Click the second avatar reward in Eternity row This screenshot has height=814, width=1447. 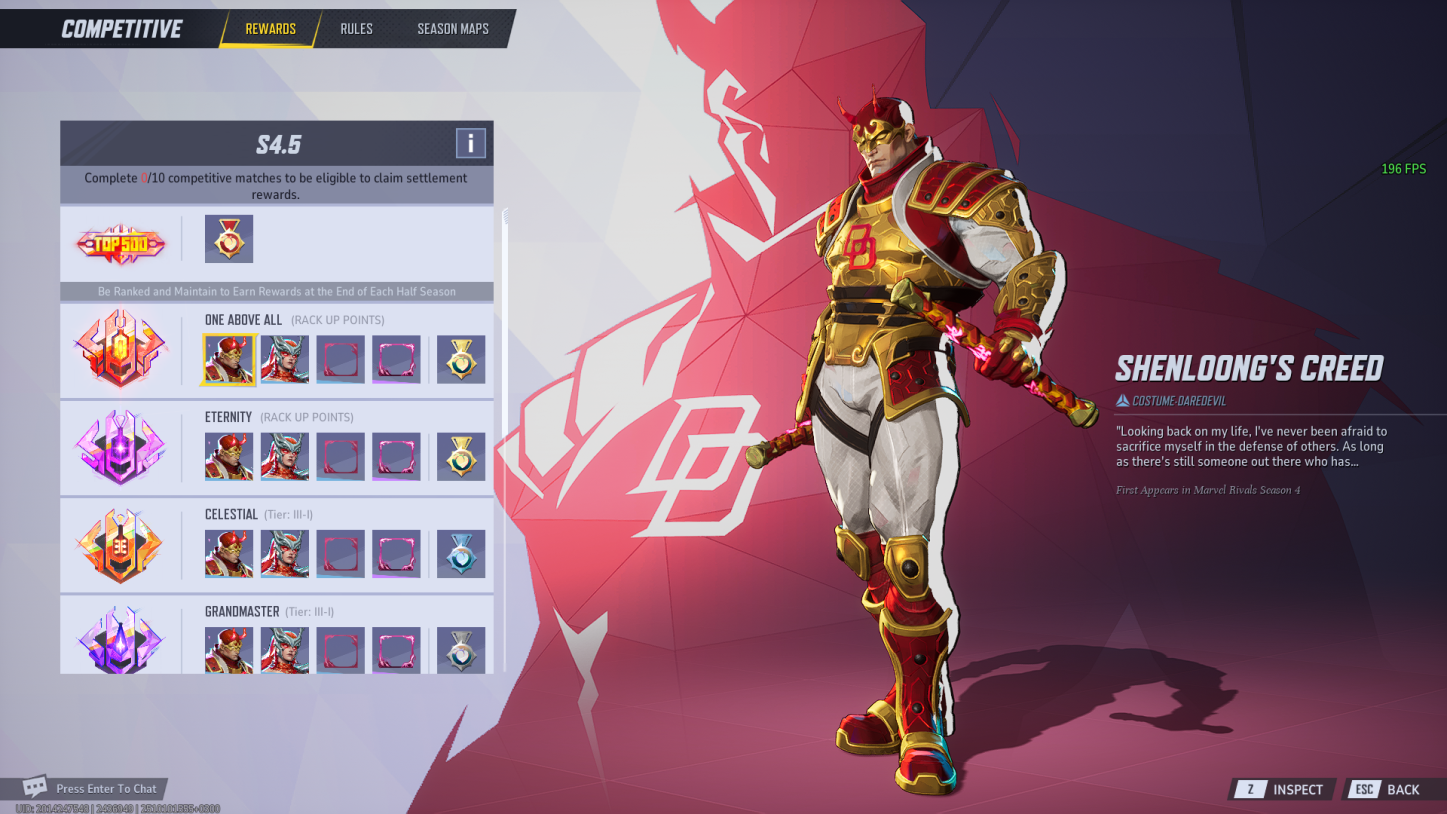point(284,456)
